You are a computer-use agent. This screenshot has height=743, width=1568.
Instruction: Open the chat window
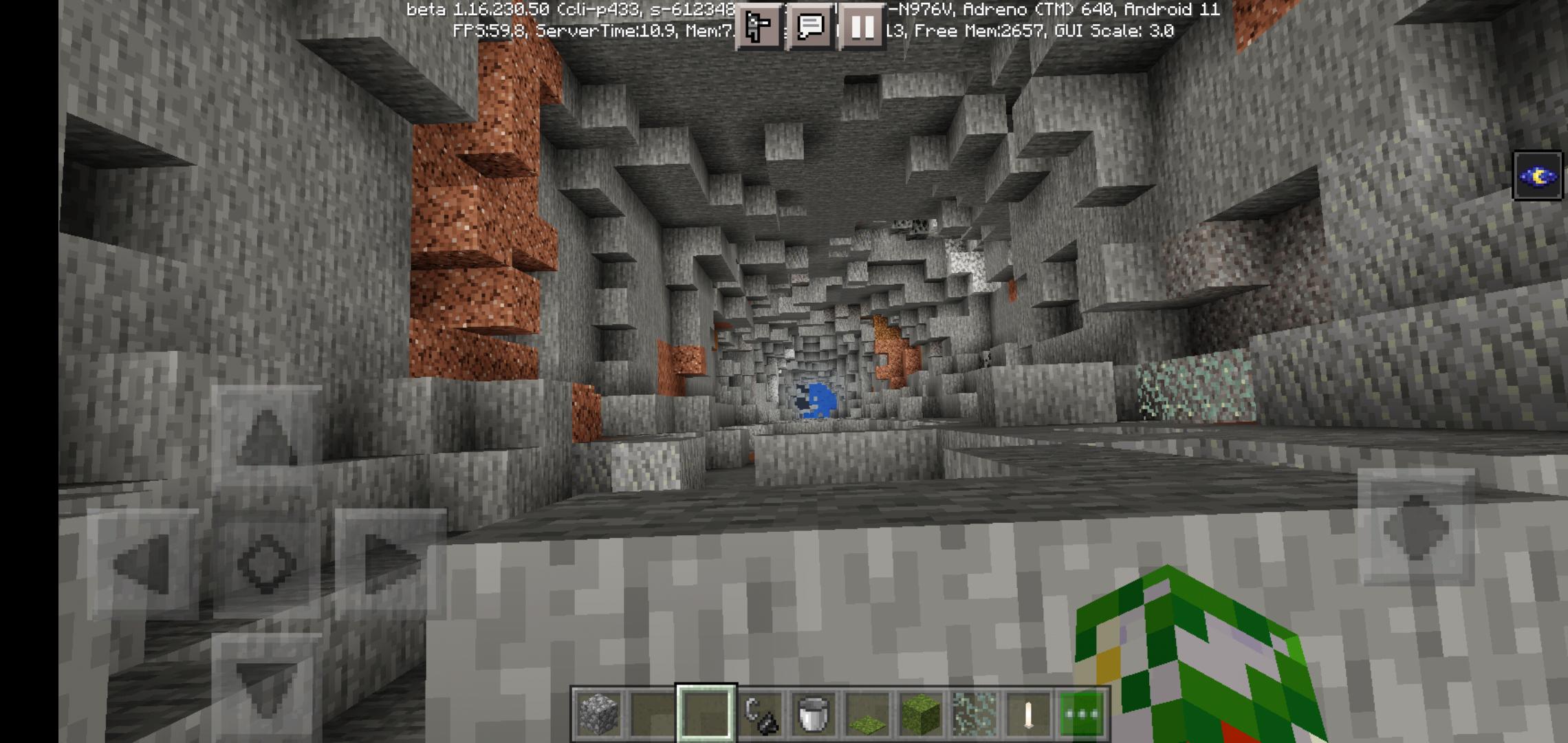click(x=810, y=28)
